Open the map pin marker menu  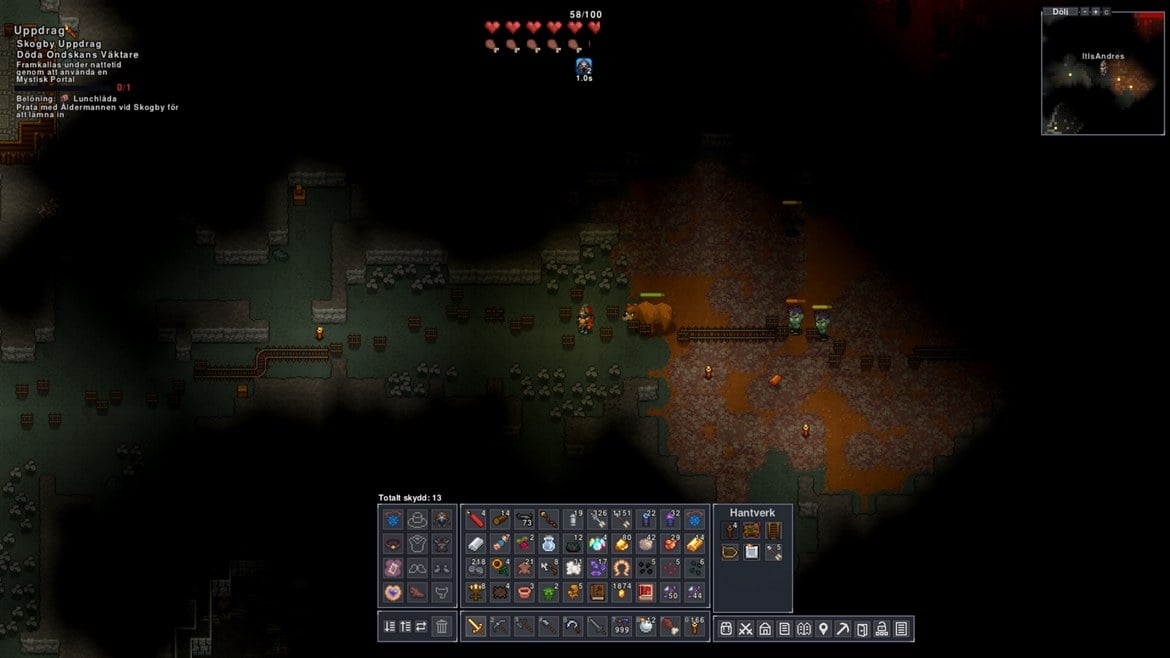823,628
